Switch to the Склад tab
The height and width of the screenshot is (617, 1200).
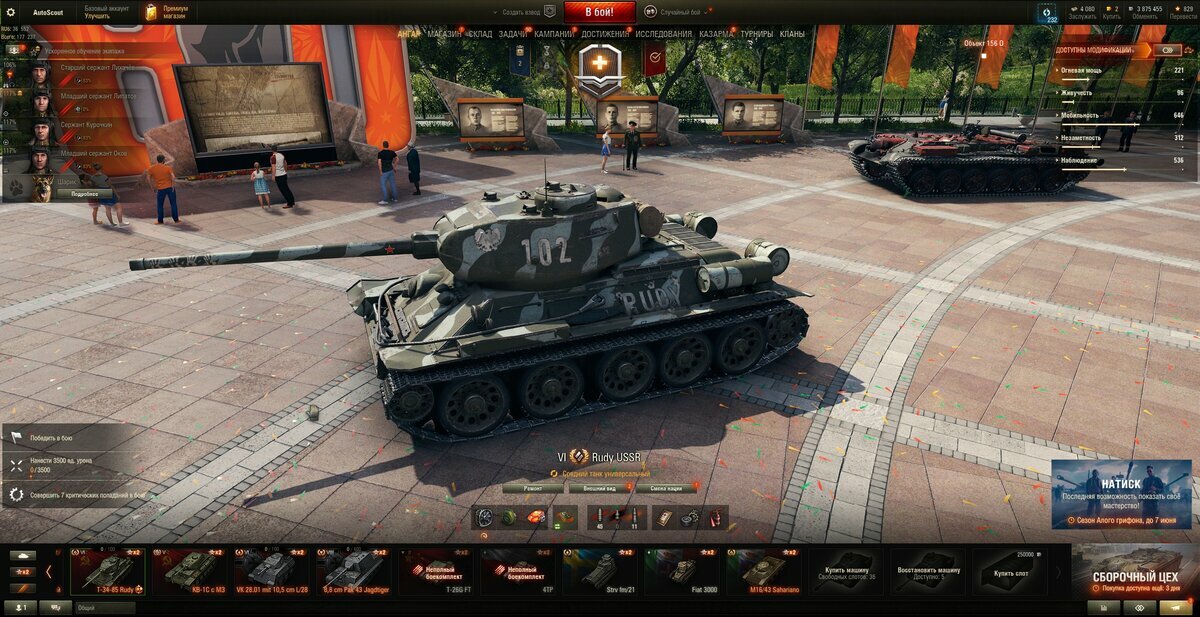[x=480, y=34]
